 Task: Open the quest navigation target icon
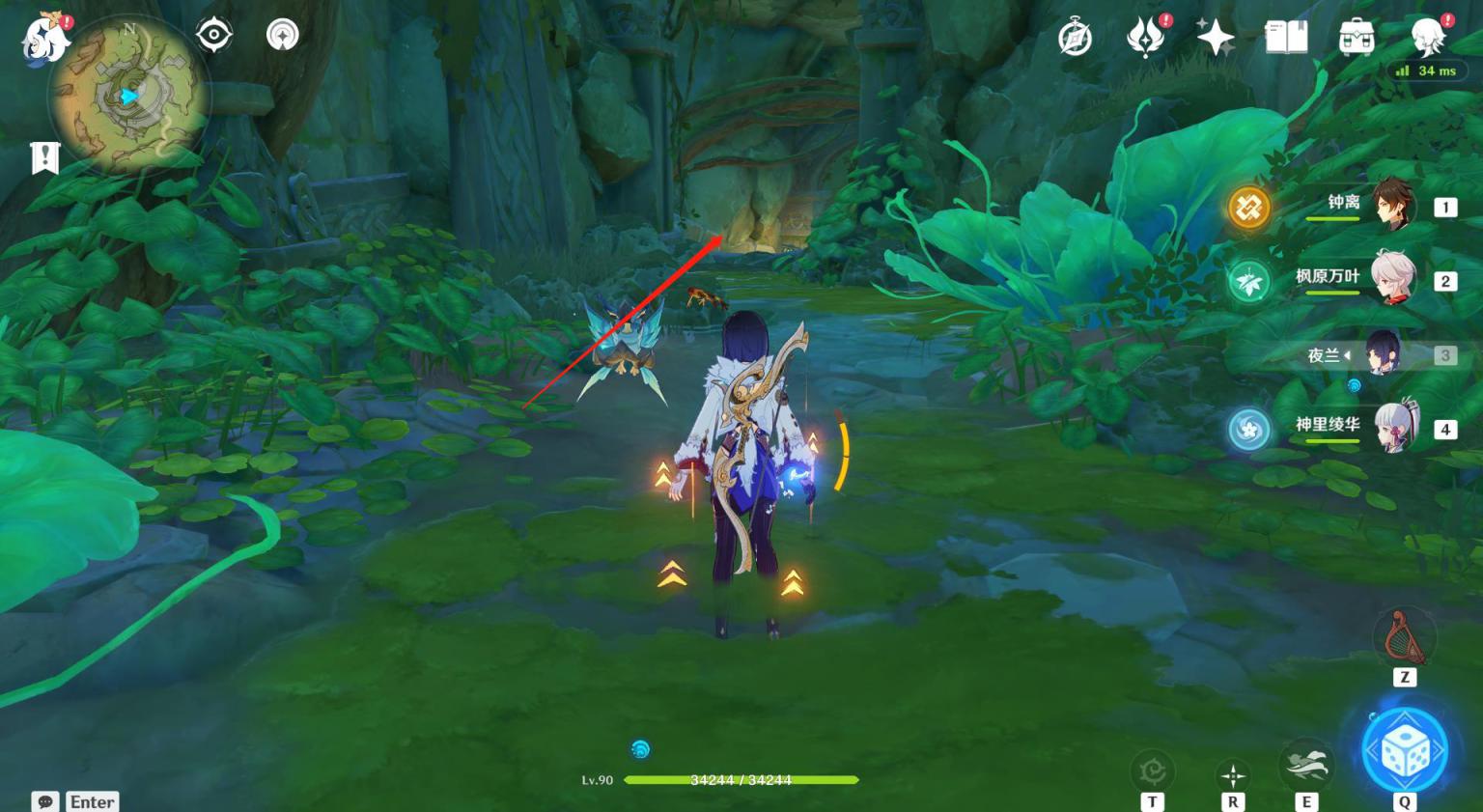(x=213, y=36)
